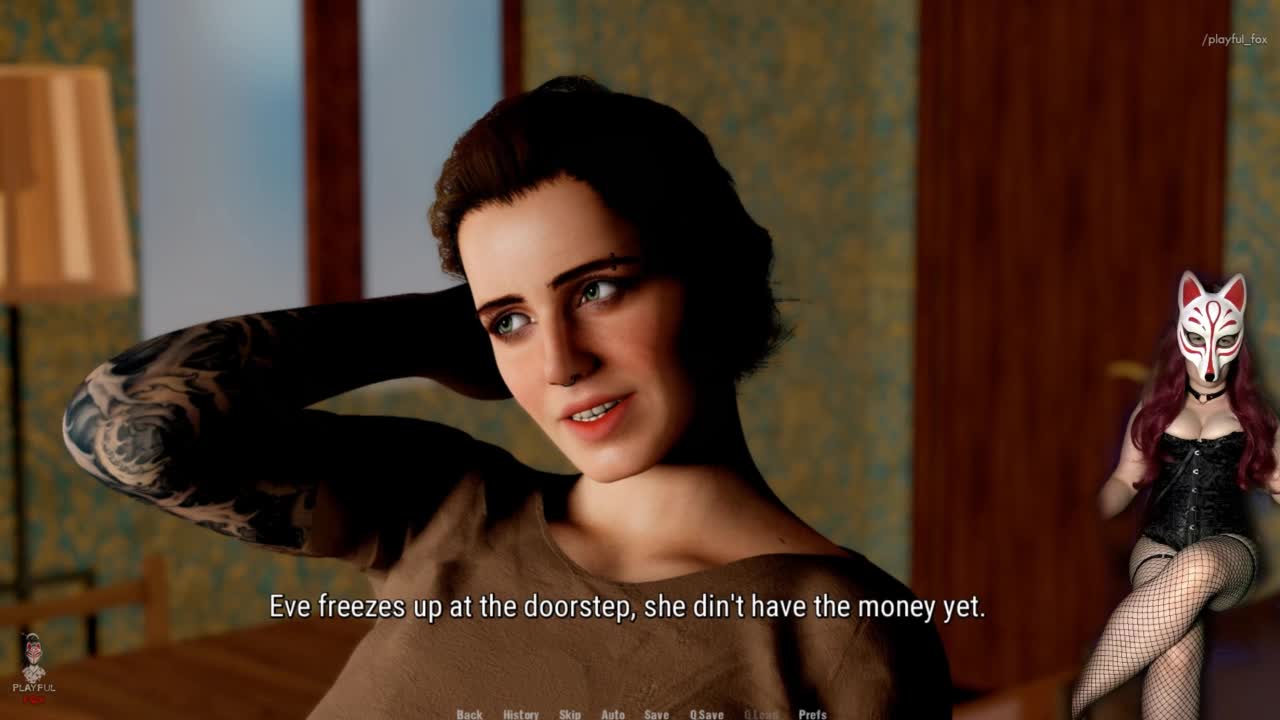The width and height of the screenshot is (1280, 720).
Task: Open the Save game screen
Action: tap(656, 714)
